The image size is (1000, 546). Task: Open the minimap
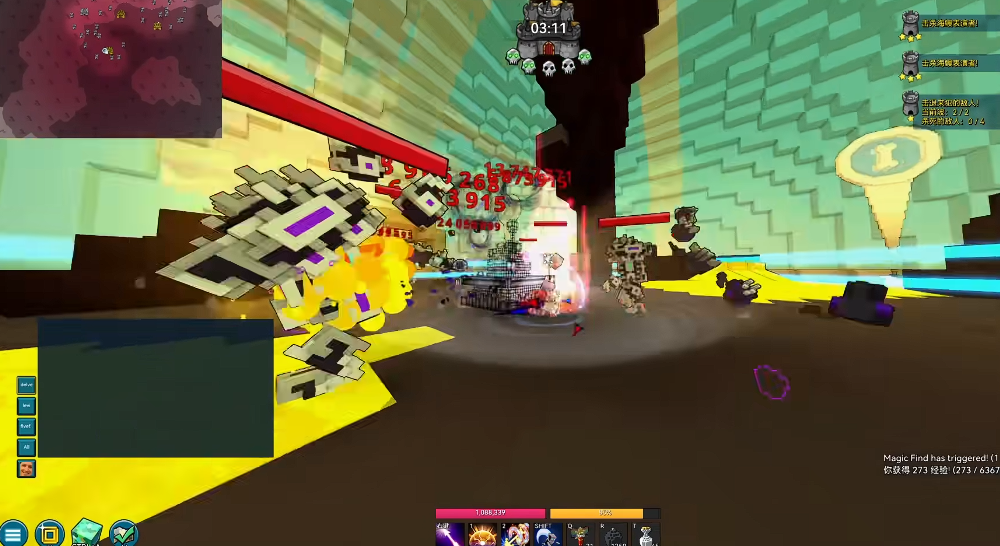tap(110, 68)
